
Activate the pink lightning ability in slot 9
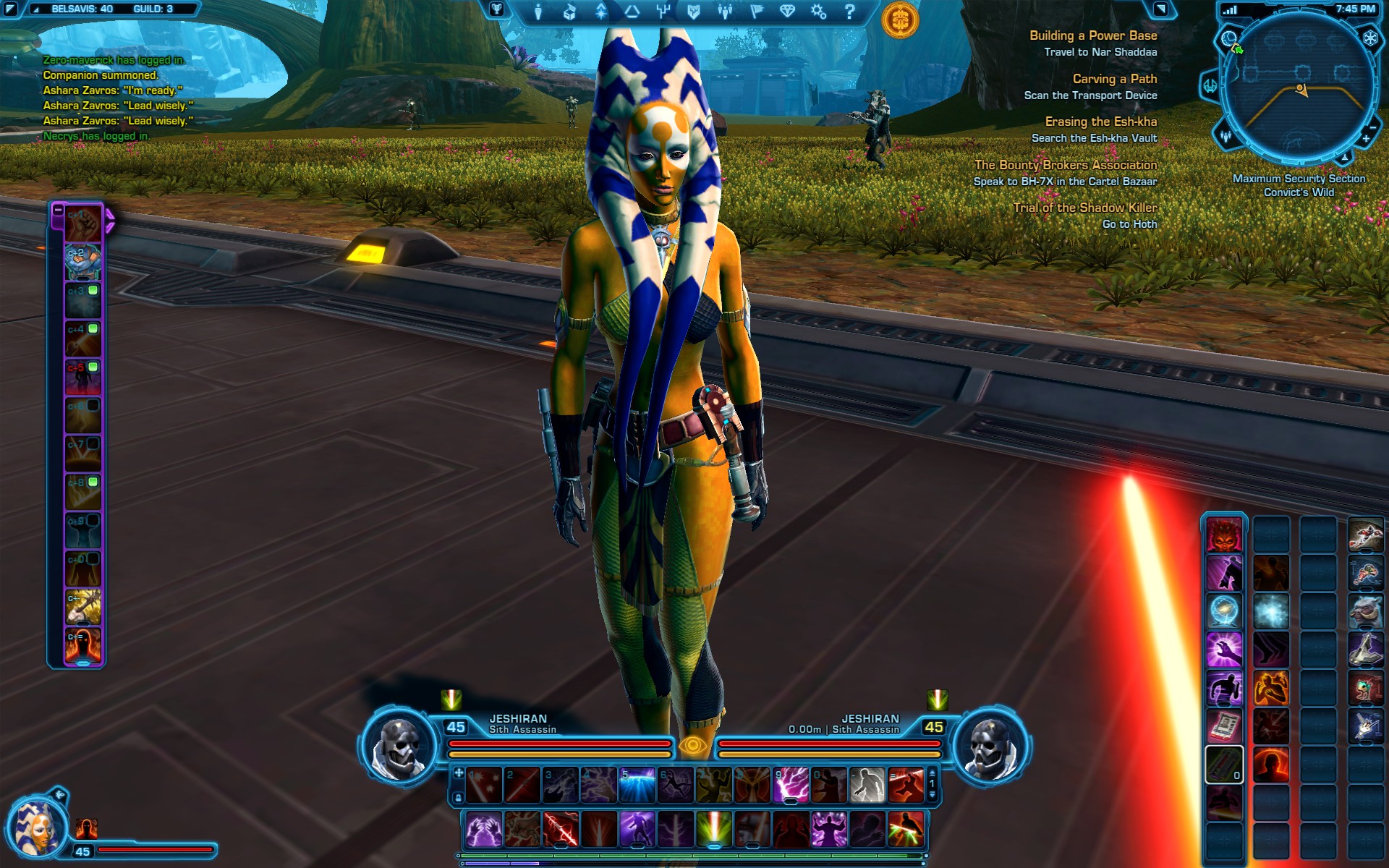pyautogui.click(x=791, y=786)
